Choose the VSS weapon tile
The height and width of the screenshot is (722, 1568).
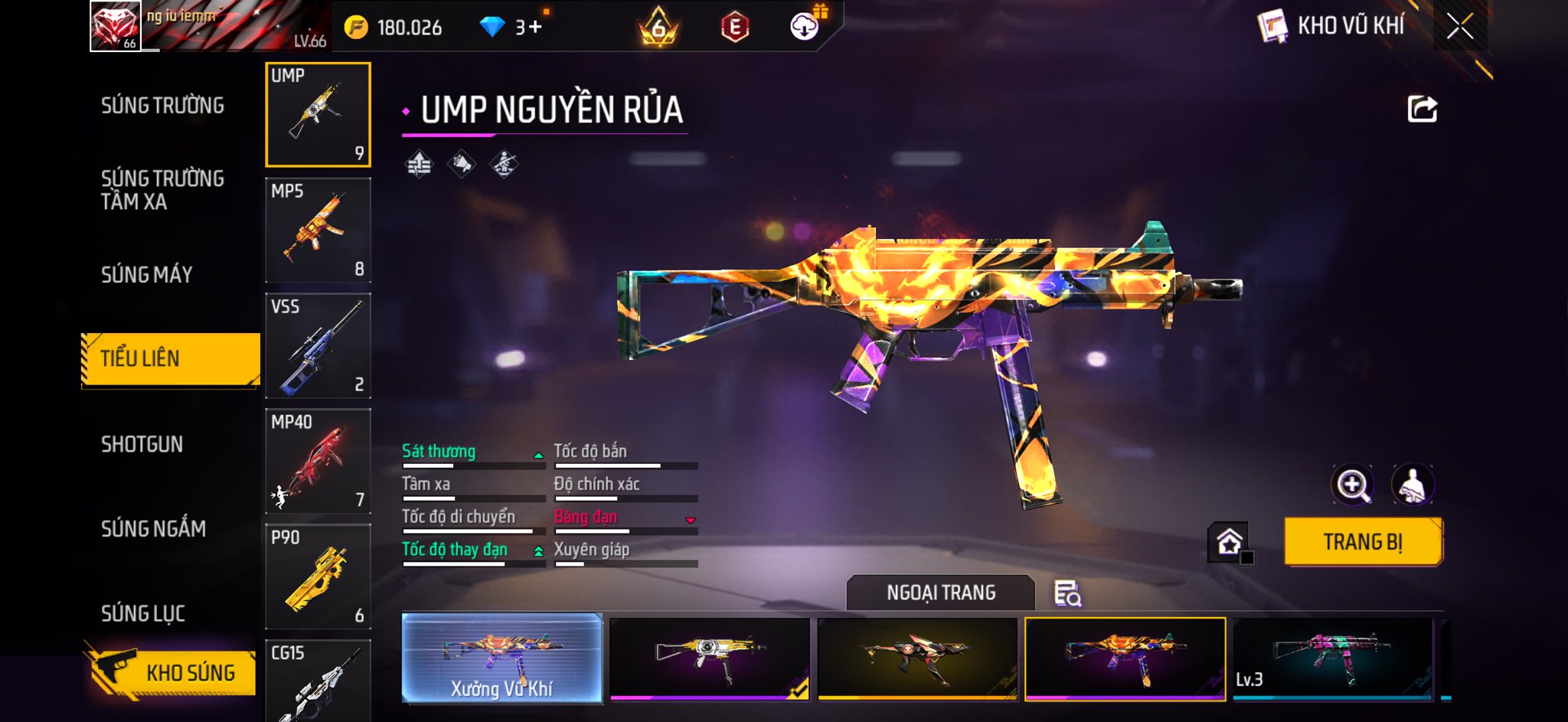(x=318, y=345)
